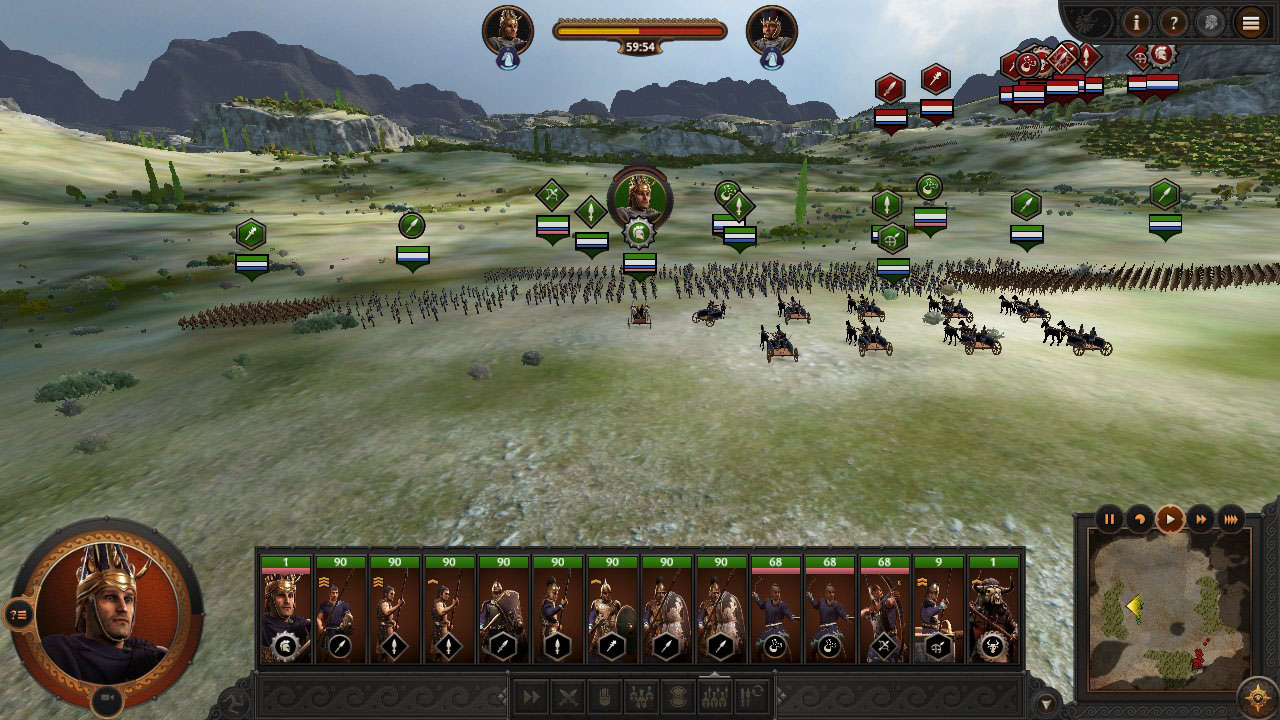Select the bow archer unit card
This screenshot has height=720, width=1280.
click(884, 611)
